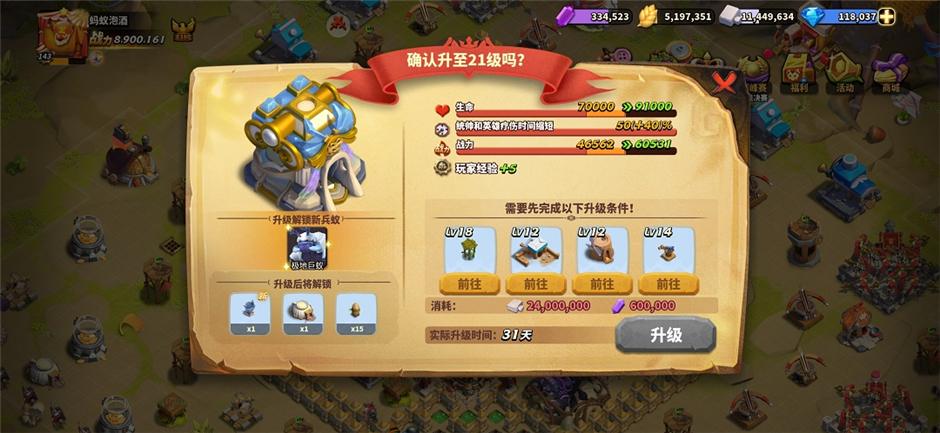This screenshot has width=940, height=433.
Task: Open the player avatar profile
Action: click(x=58, y=33)
